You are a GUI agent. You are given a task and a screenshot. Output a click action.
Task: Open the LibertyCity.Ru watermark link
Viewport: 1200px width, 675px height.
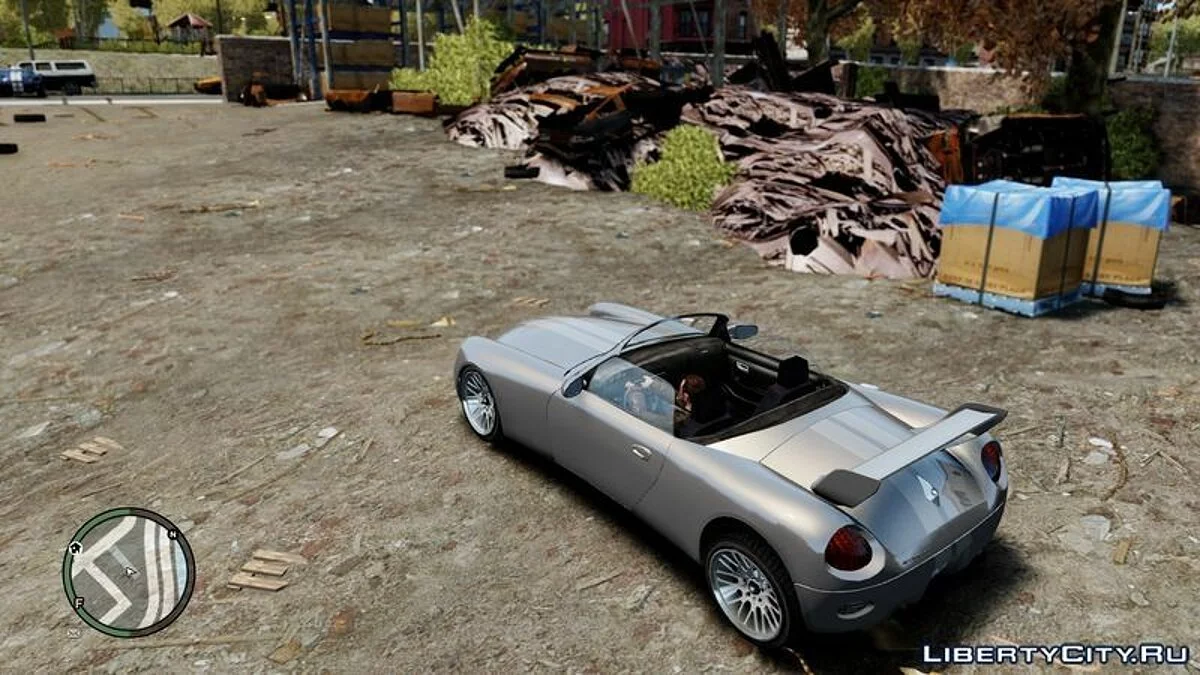[1055, 655]
